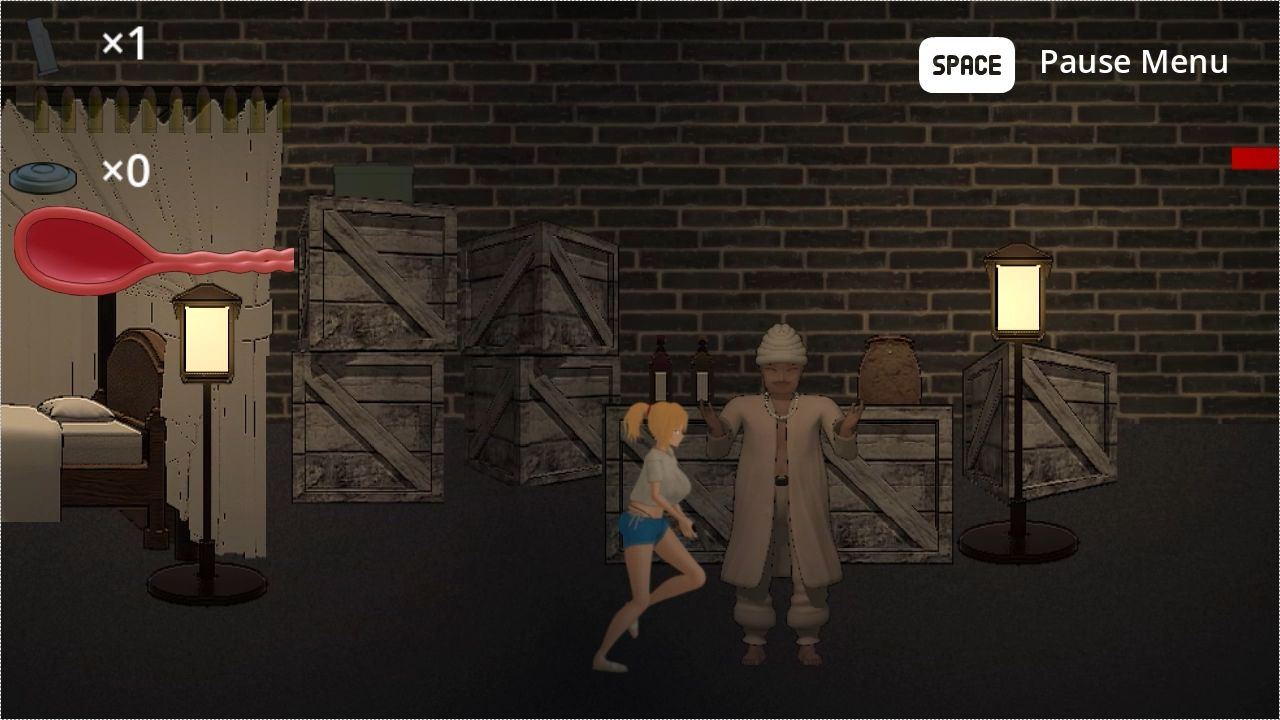Select the green box atop the crate stack
This screenshot has height=720, width=1280.
click(x=372, y=185)
